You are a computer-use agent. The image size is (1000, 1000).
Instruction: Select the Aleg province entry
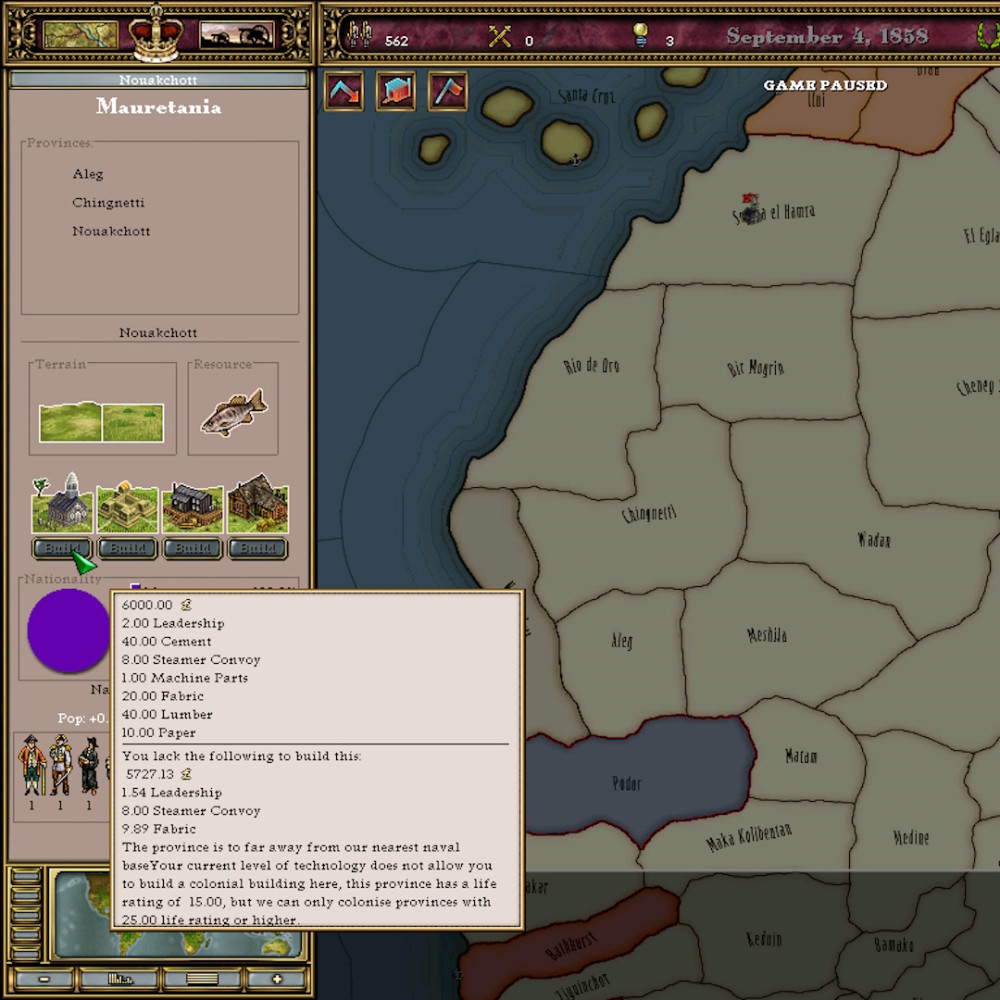[x=88, y=174]
